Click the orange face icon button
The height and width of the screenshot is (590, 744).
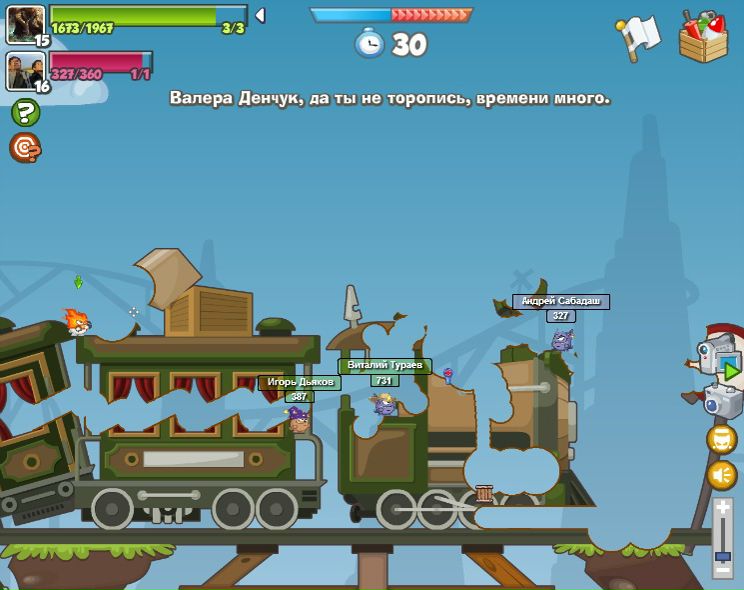(721, 439)
